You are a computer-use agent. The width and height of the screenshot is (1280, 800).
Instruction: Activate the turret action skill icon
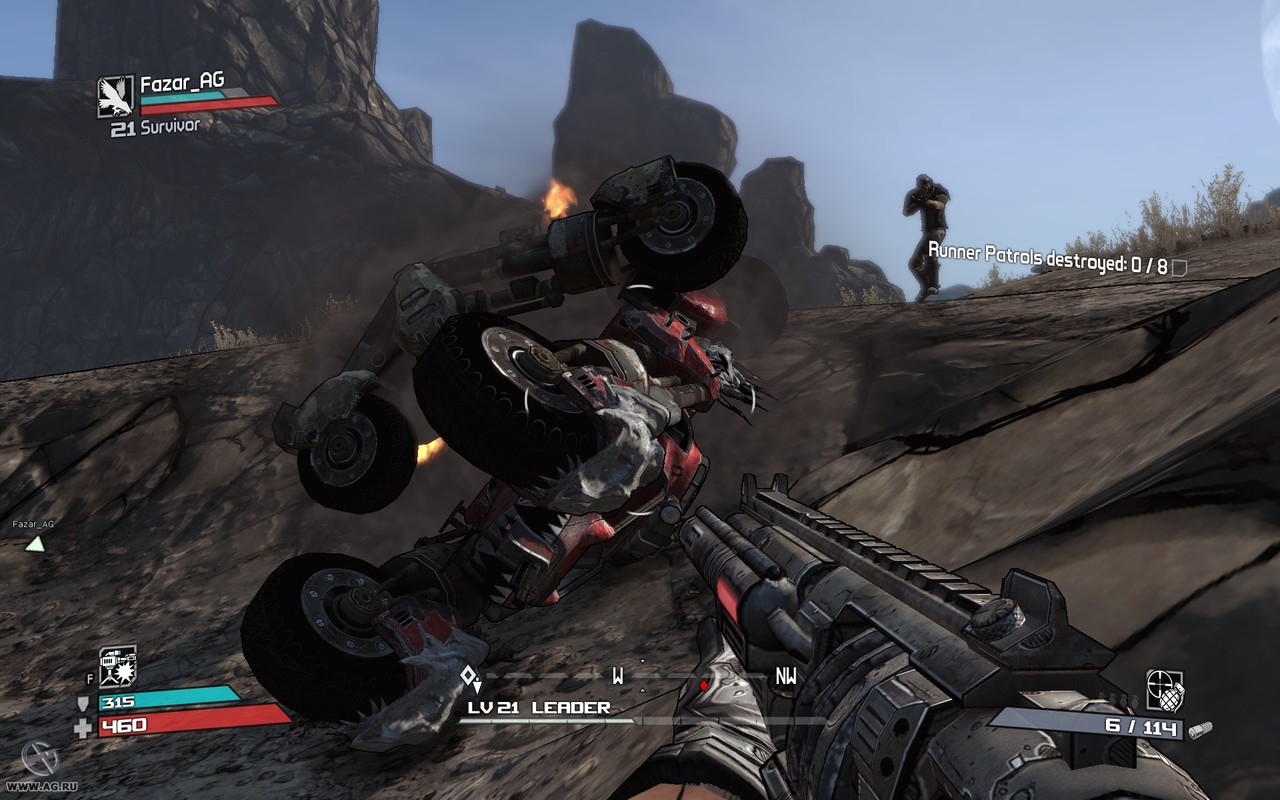117,667
